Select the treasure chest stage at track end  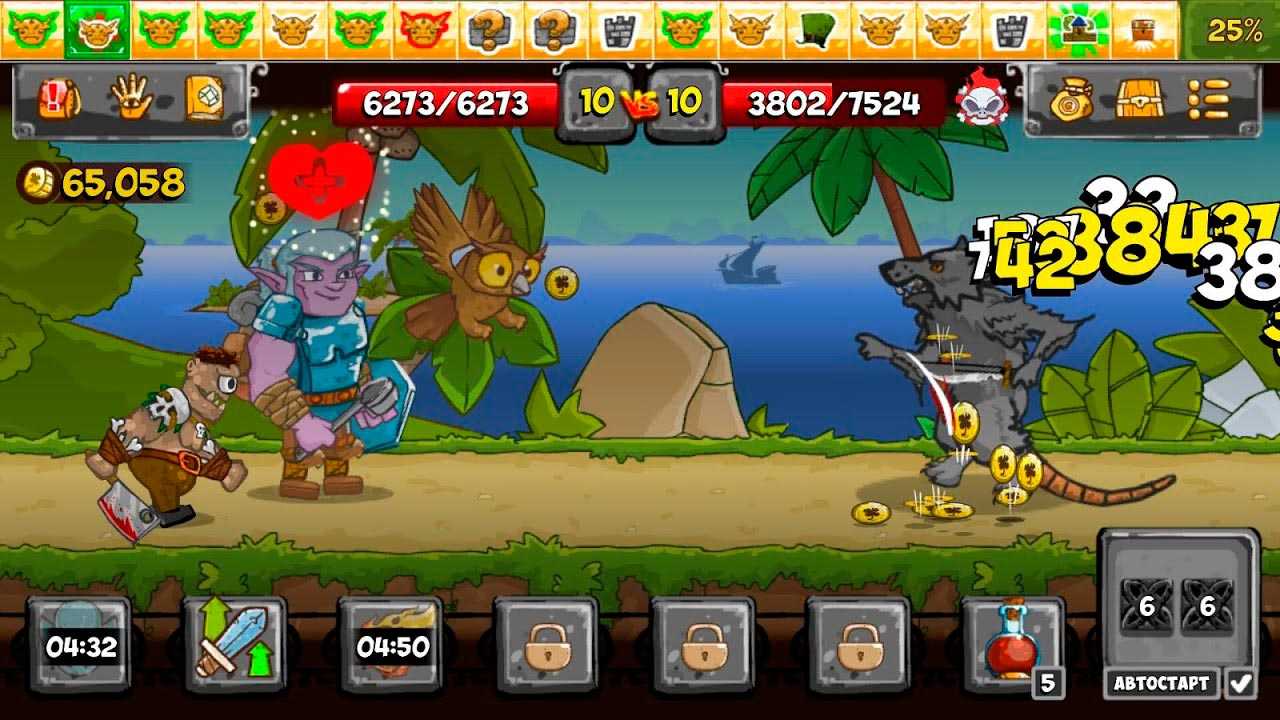(x=1144, y=30)
